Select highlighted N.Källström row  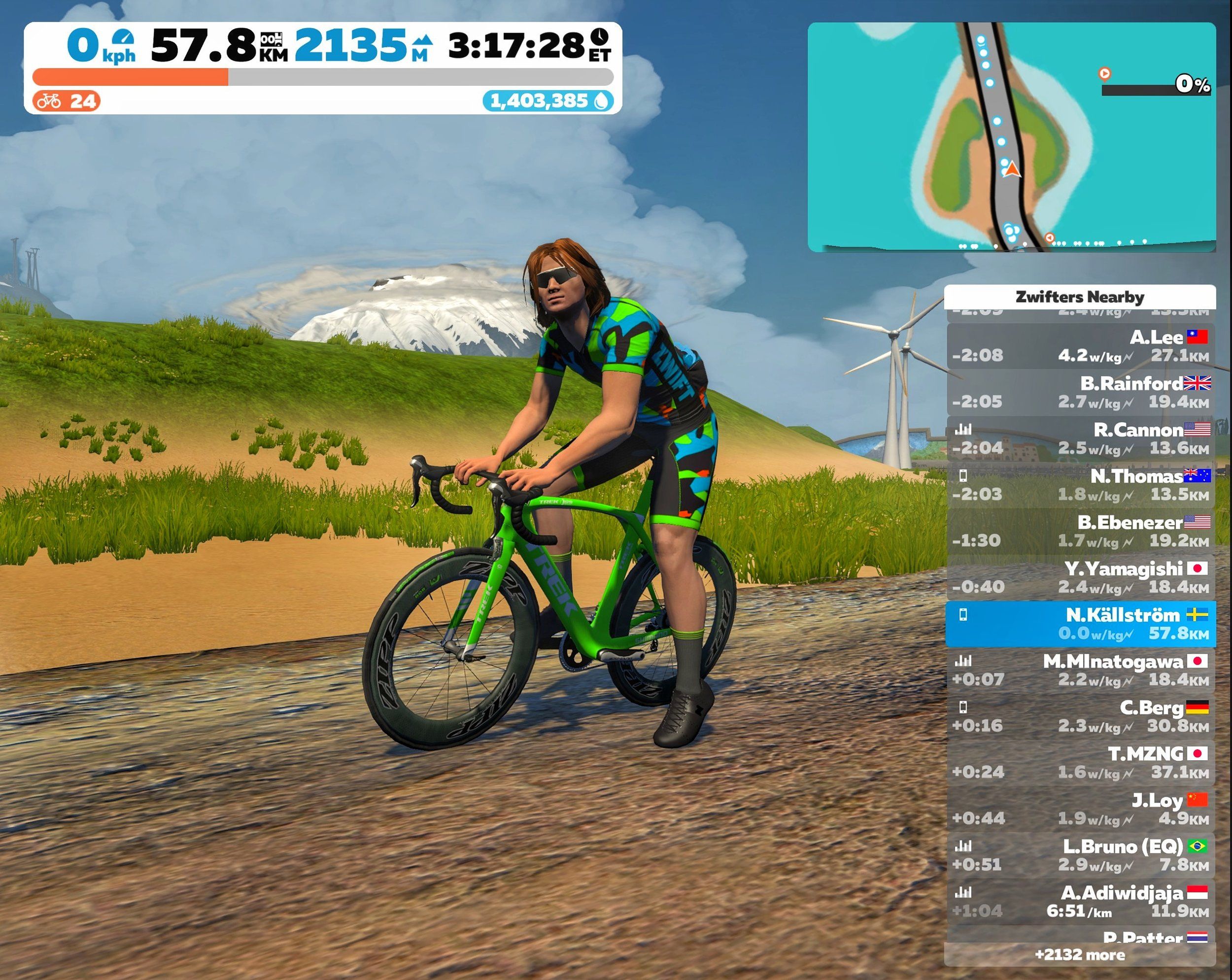coord(1079,624)
